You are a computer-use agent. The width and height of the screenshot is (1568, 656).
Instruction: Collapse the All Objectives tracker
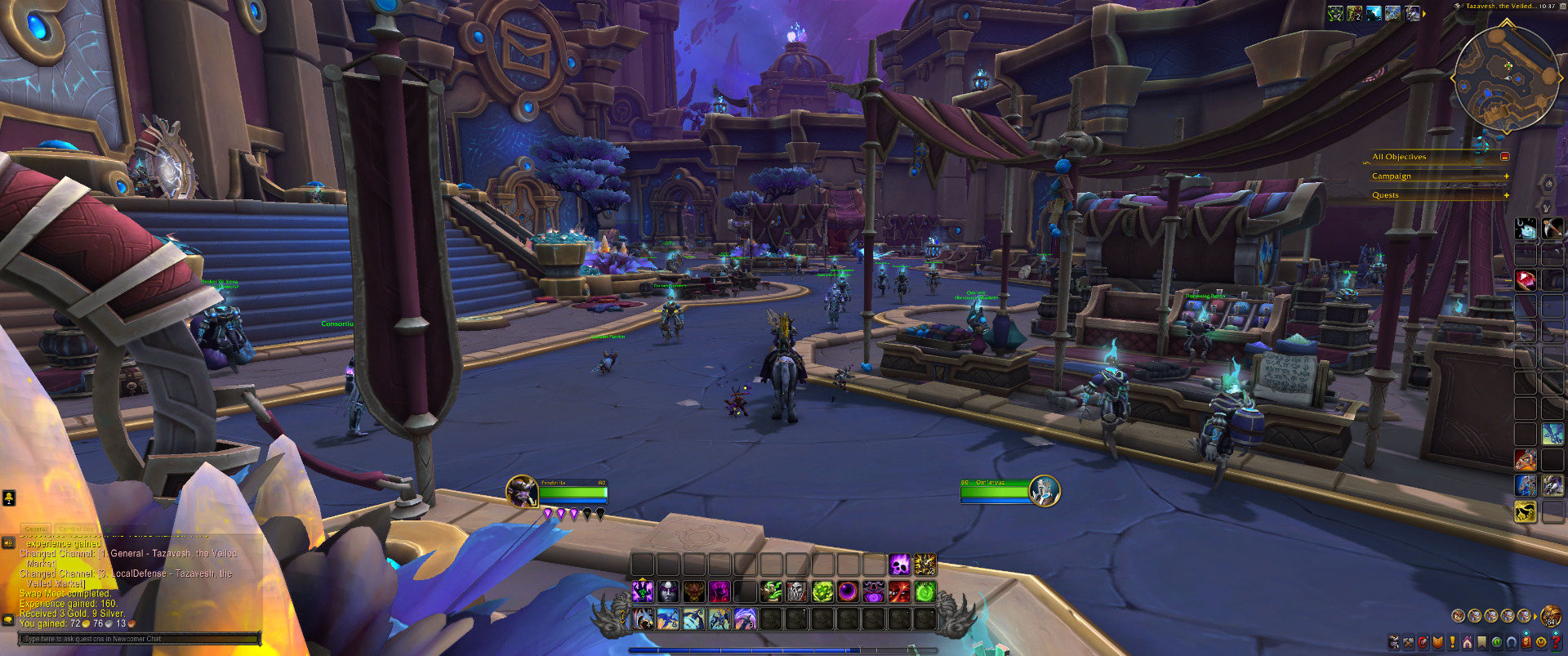tap(1505, 157)
